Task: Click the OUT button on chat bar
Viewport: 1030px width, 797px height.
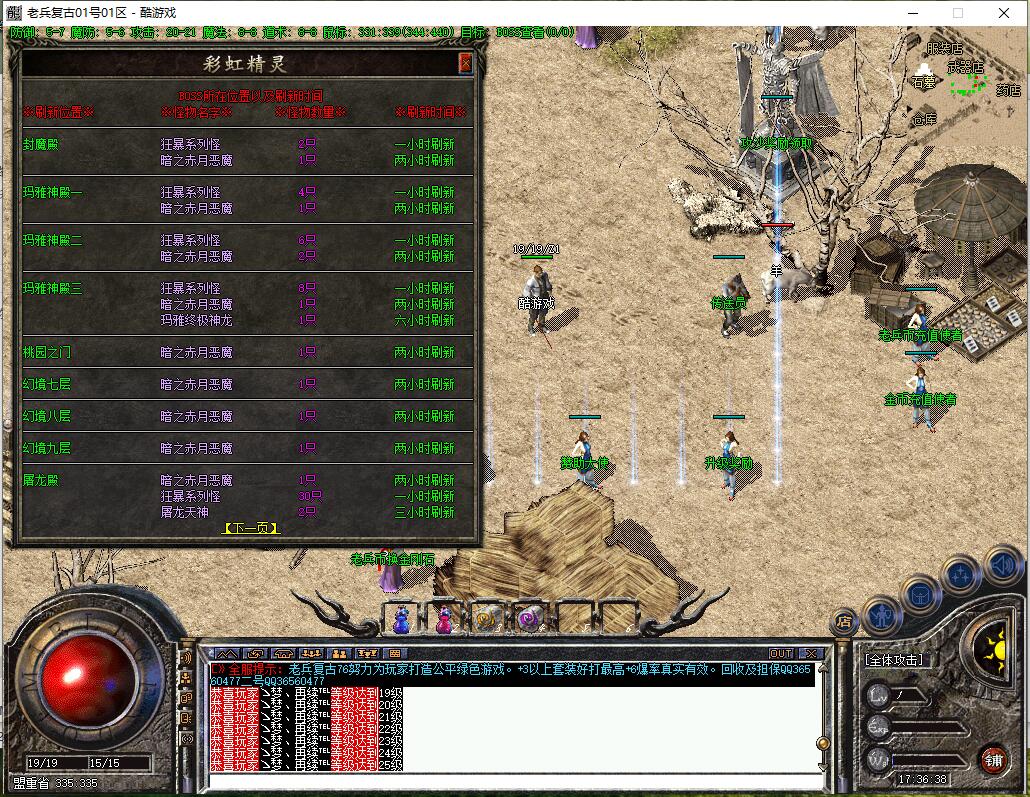Action: coord(781,654)
